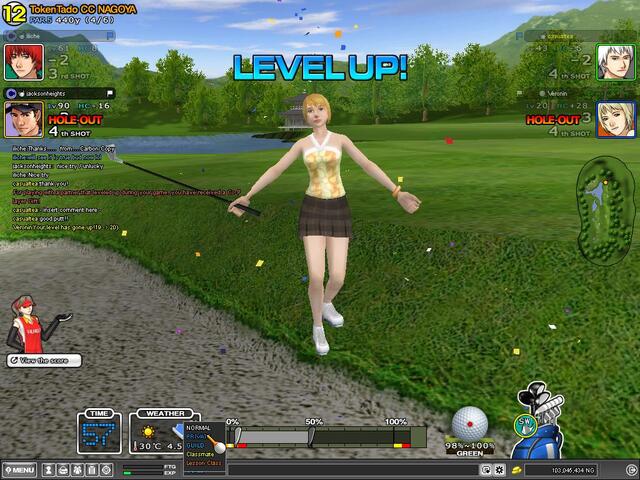Pick Lesson Class chat option
The image size is (640, 480).
coord(204,461)
